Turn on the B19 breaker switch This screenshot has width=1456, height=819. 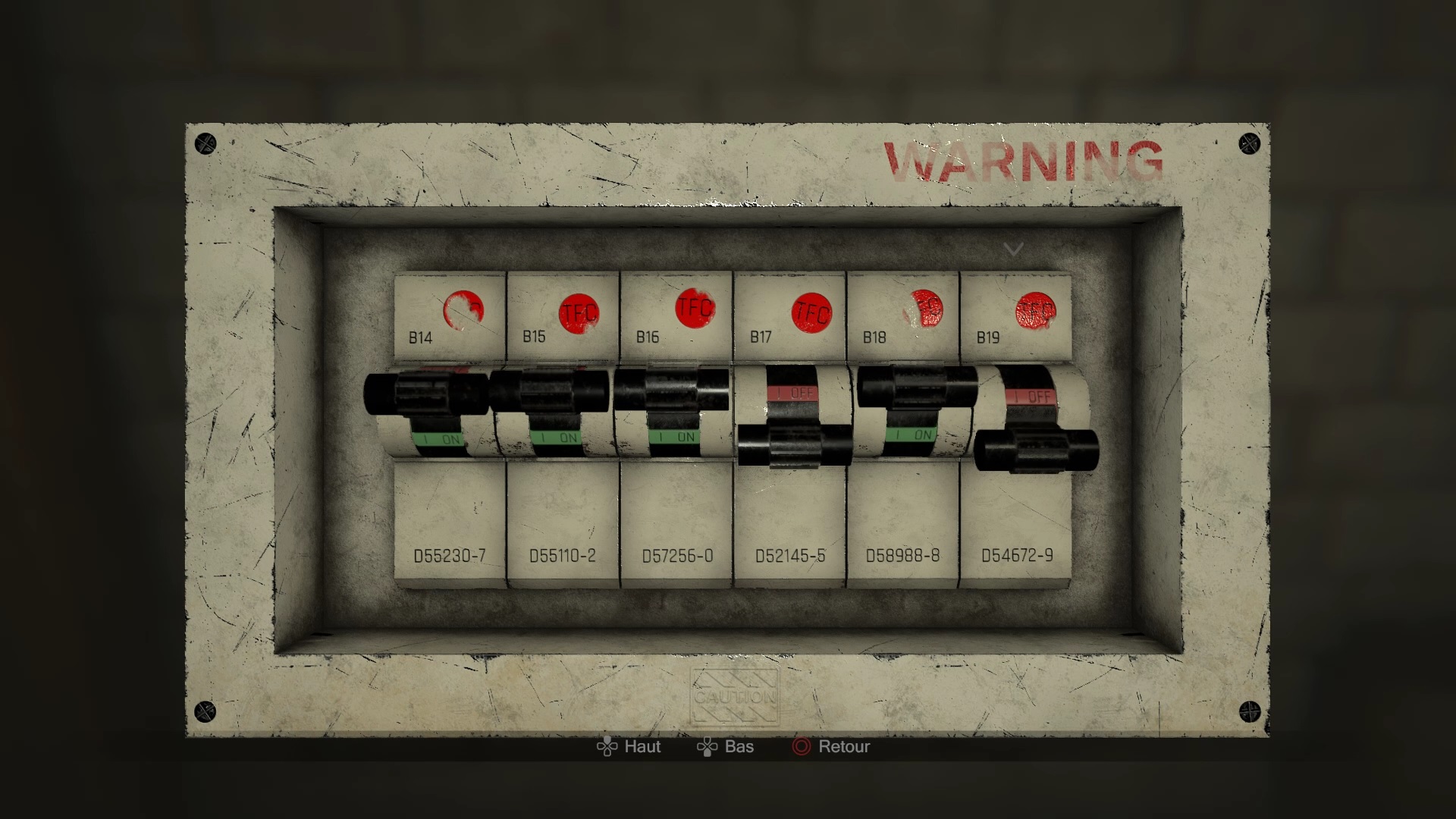[x=1037, y=450]
